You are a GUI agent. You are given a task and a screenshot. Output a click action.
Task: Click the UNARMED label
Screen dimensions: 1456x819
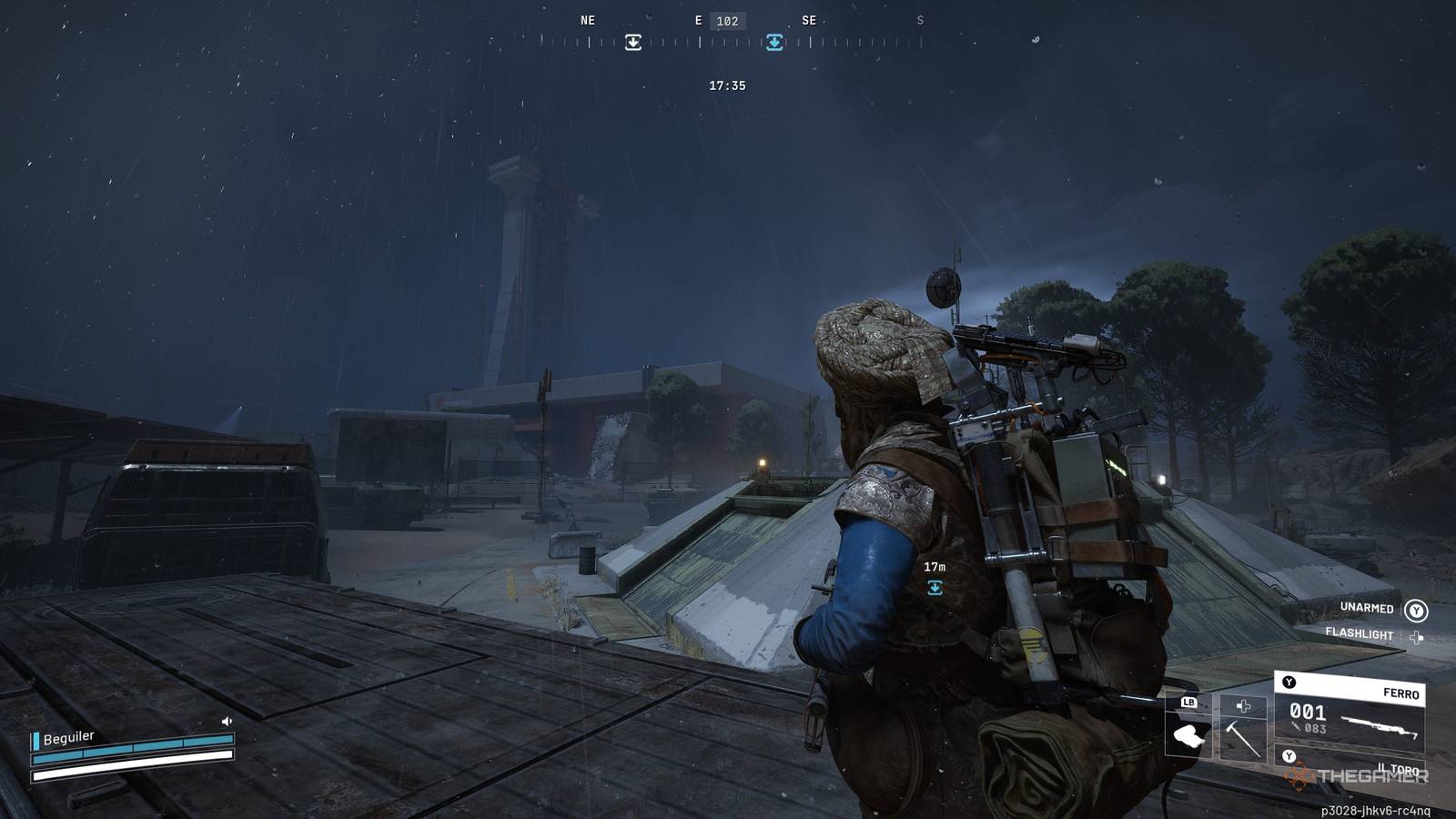coord(1367,609)
